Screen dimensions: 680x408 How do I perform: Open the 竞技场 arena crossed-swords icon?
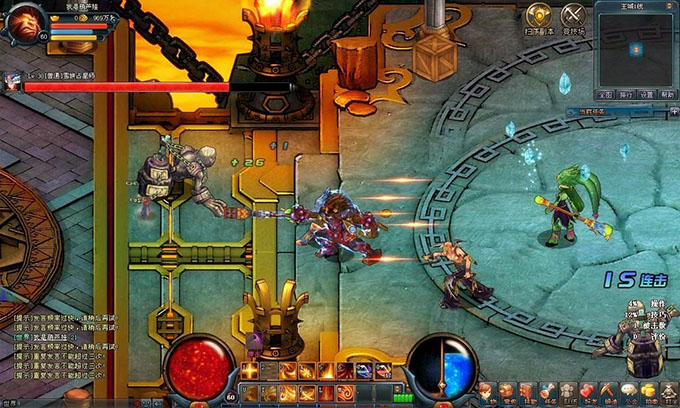tap(573, 15)
